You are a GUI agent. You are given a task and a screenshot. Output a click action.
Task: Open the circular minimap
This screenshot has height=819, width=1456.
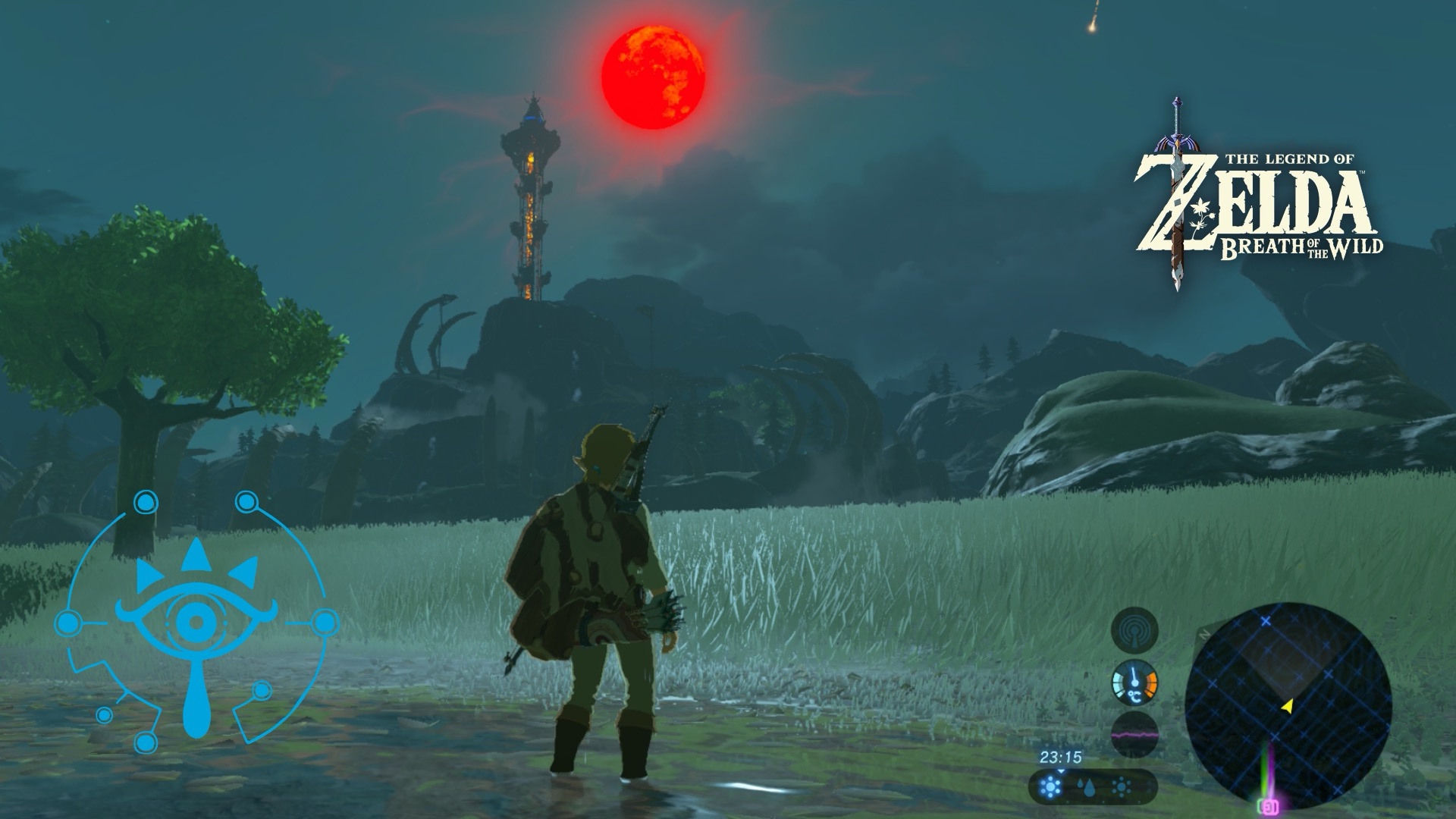pyautogui.click(x=1288, y=705)
